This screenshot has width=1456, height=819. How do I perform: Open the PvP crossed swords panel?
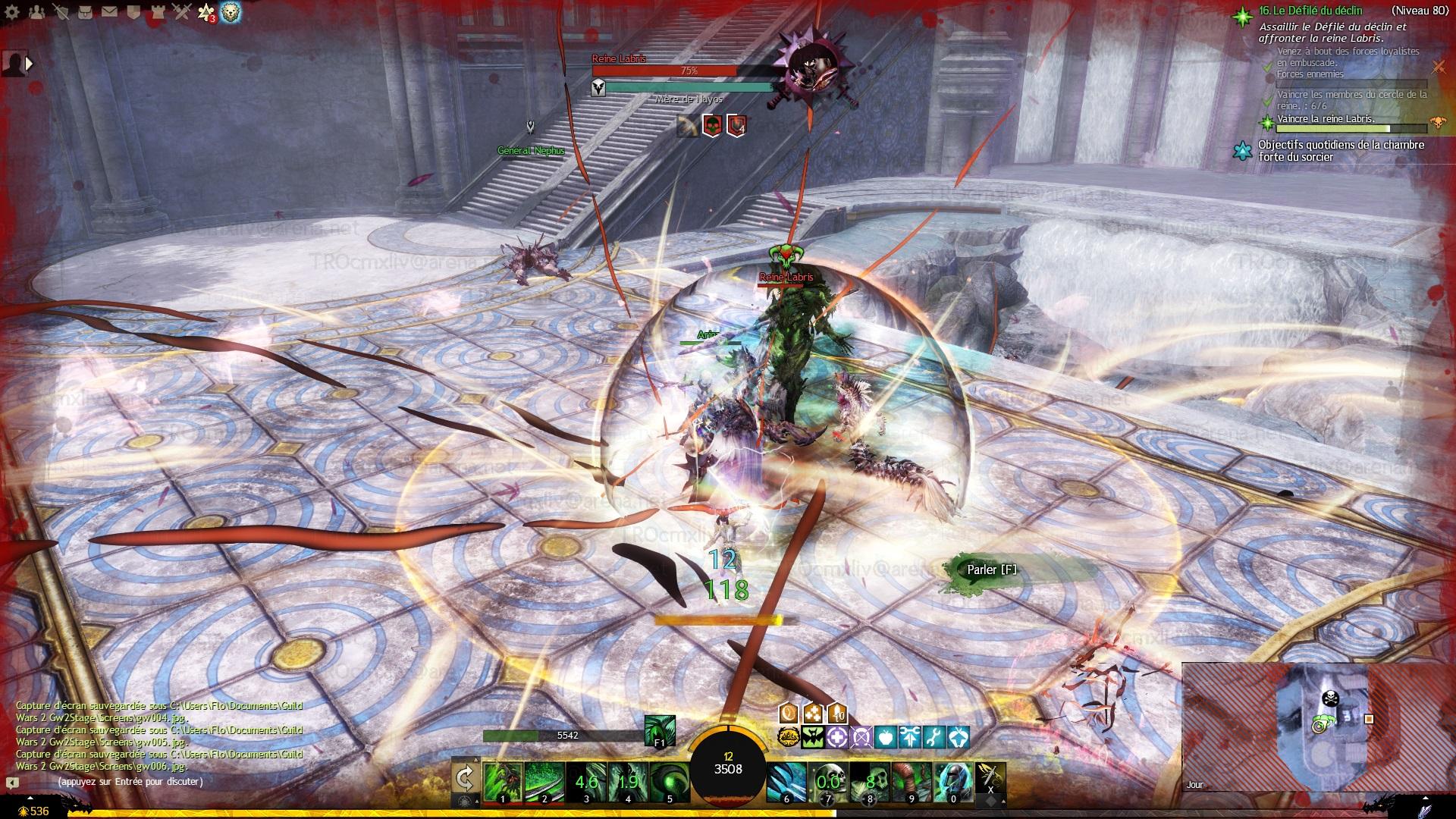pos(180,11)
